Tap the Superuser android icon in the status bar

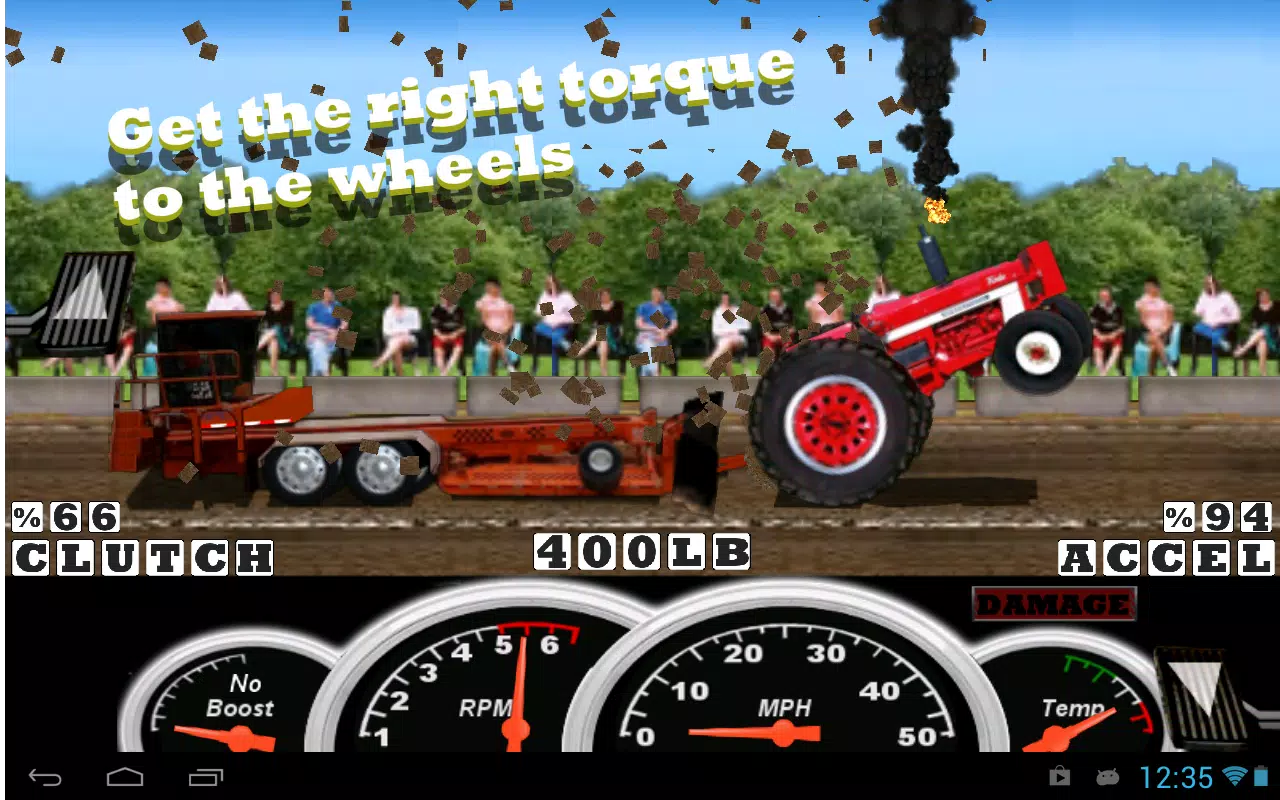coord(1106,776)
